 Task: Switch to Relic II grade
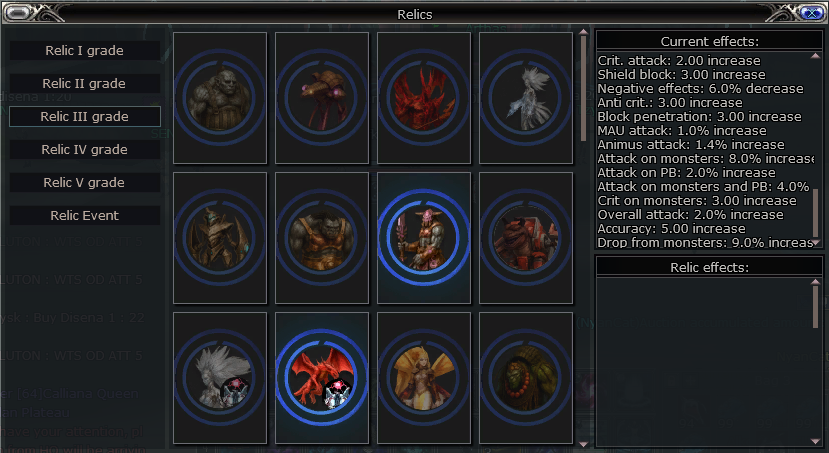[85, 83]
